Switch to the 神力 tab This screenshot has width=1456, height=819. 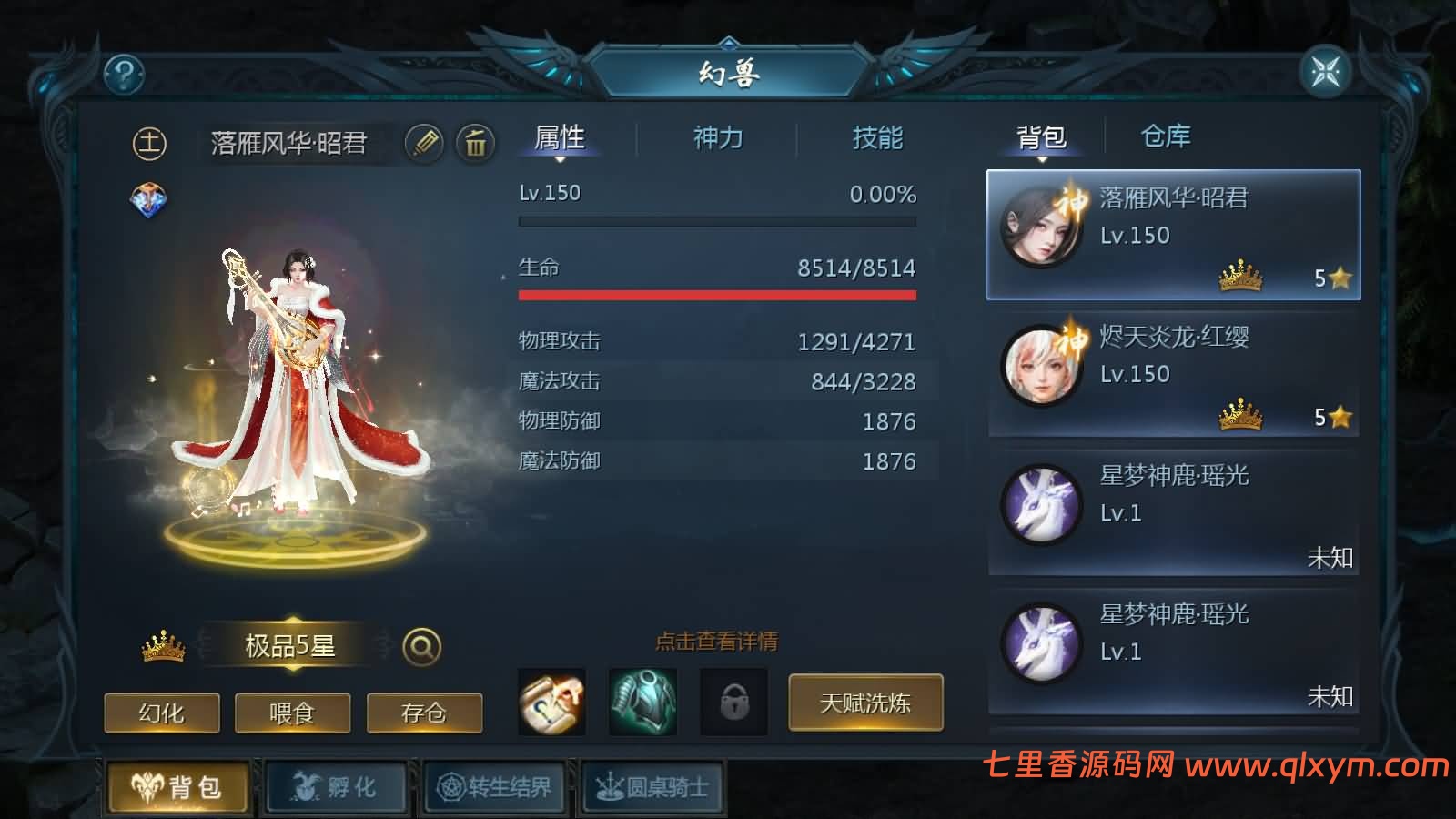click(719, 138)
